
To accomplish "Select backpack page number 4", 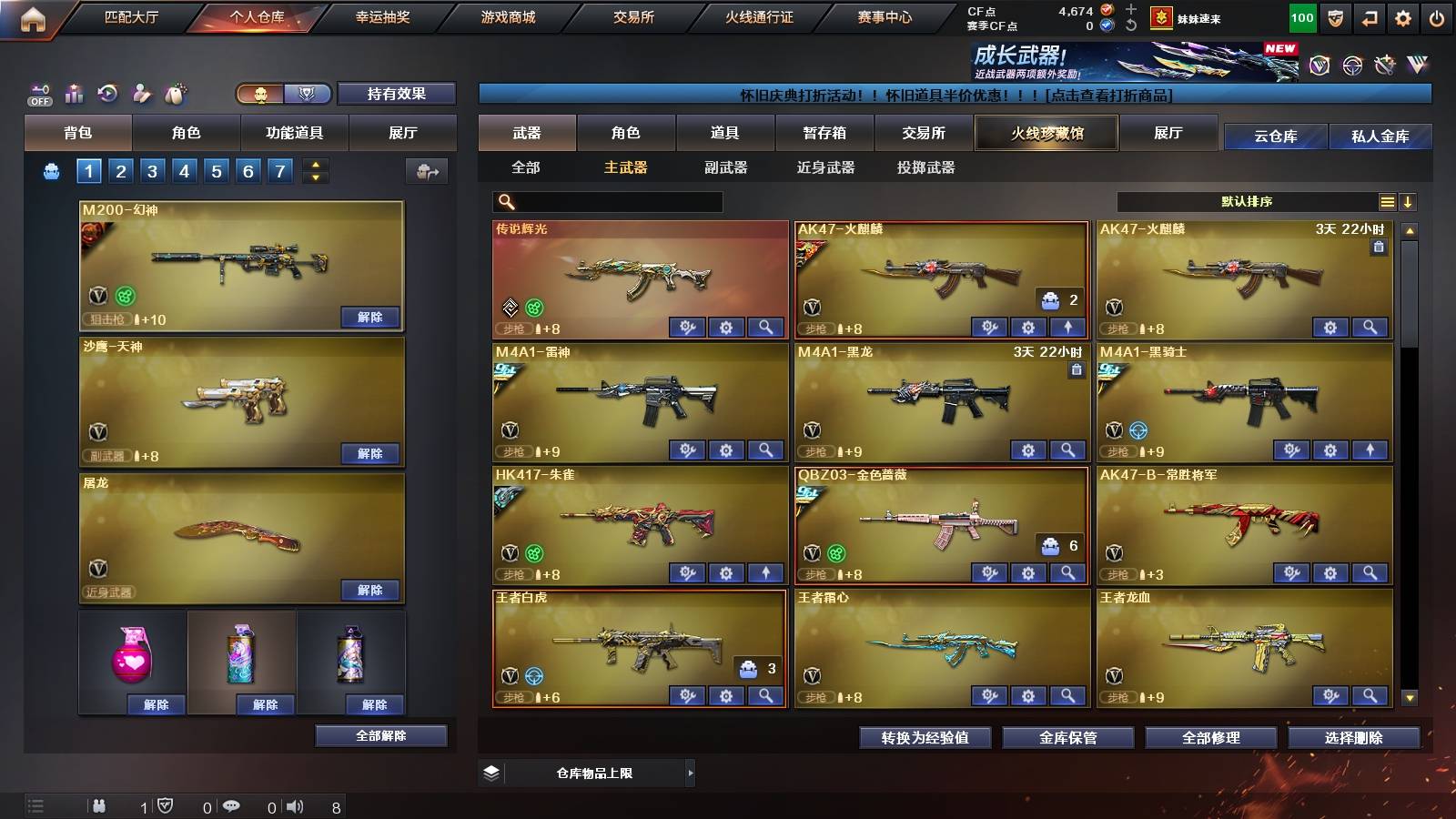I will 187,169.
